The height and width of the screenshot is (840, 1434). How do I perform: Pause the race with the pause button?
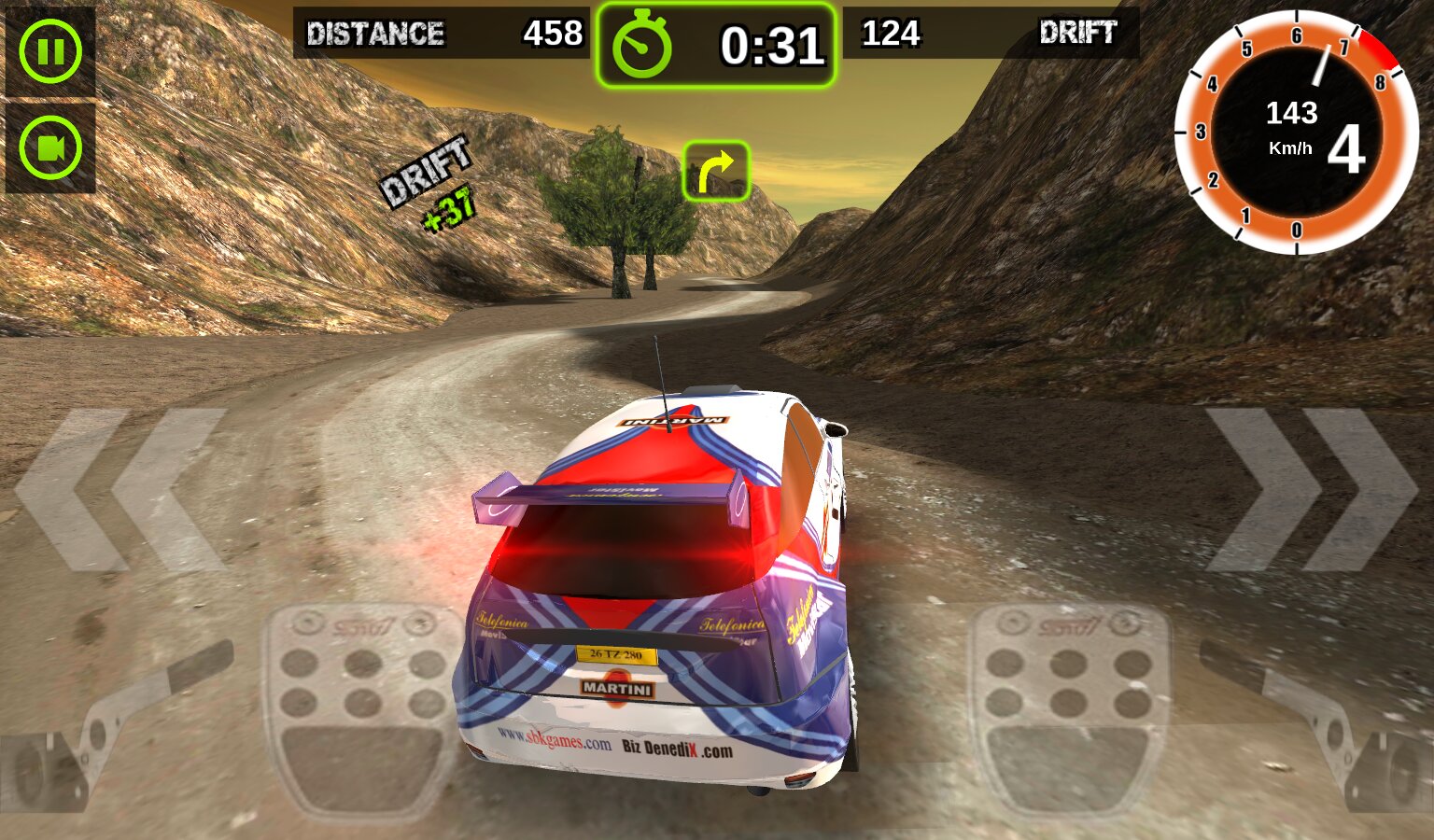coord(50,51)
